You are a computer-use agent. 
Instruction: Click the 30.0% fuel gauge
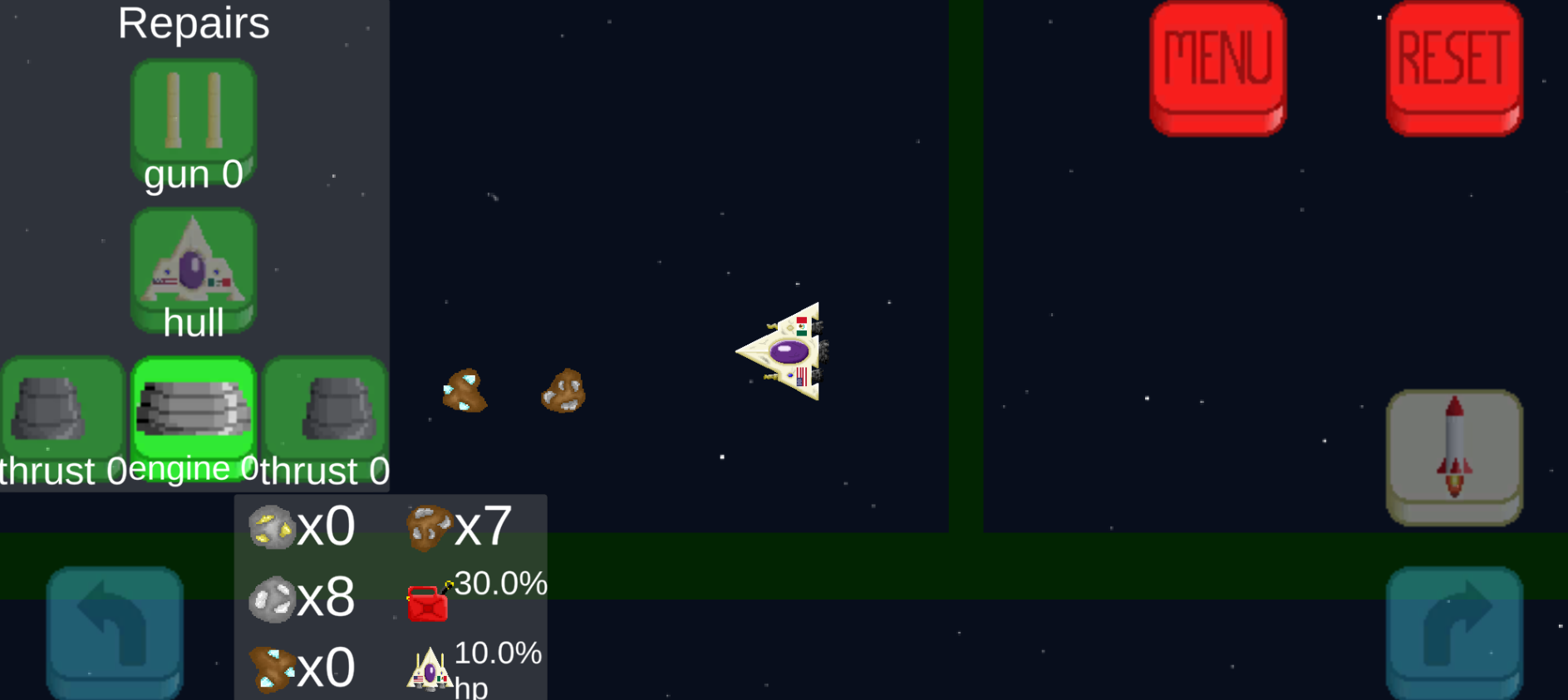499,584
